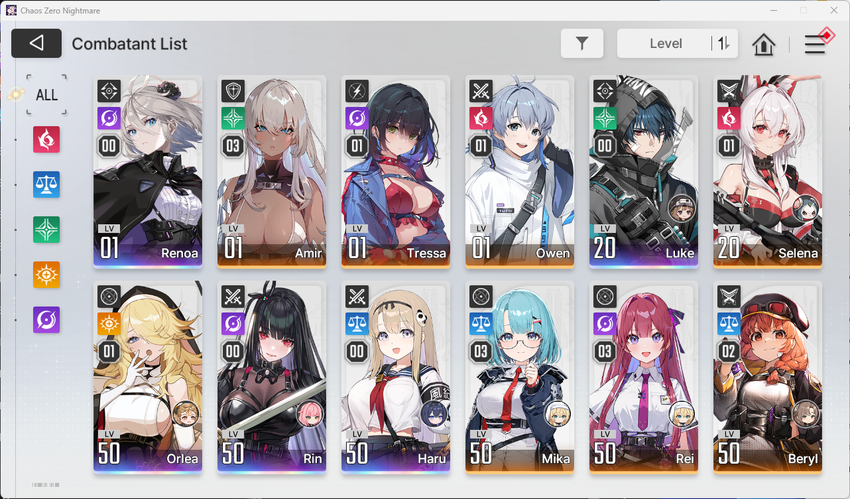Choose Tressa's combatant card
Viewport: 850px width, 499px height.
point(395,170)
